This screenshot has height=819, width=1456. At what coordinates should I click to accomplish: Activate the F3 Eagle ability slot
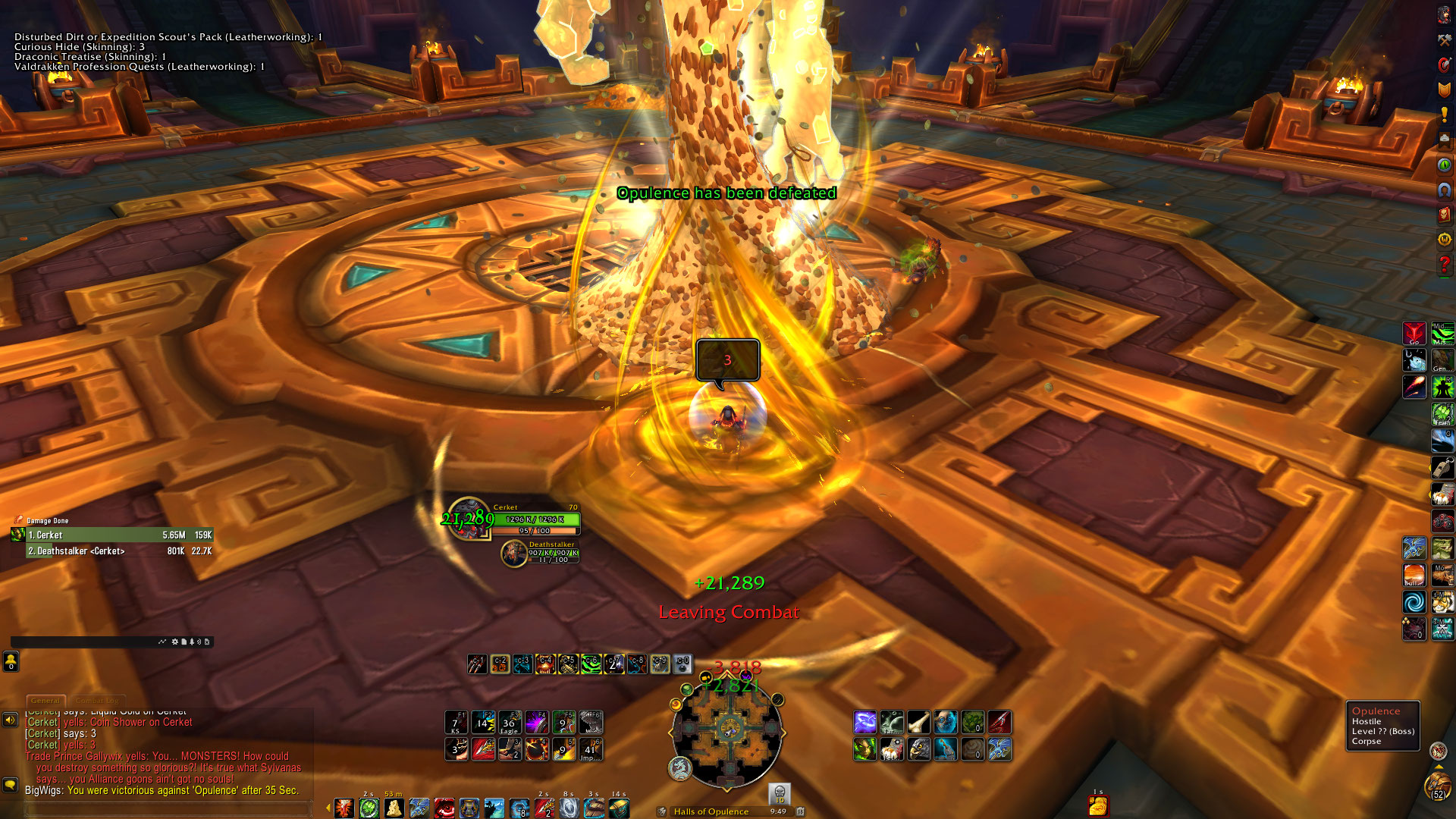point(510,723)
